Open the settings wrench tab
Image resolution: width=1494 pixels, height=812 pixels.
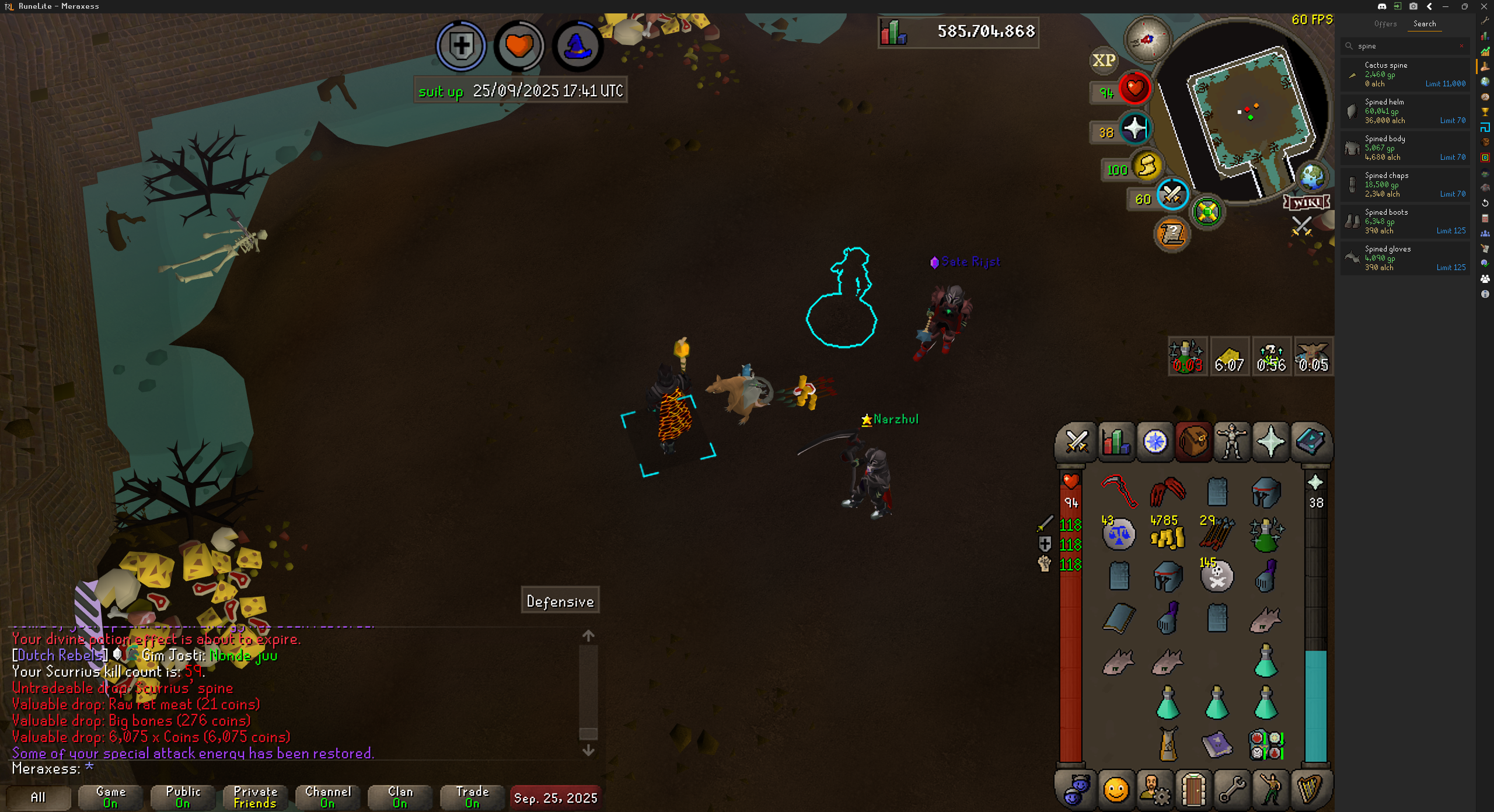[1232, 790]
